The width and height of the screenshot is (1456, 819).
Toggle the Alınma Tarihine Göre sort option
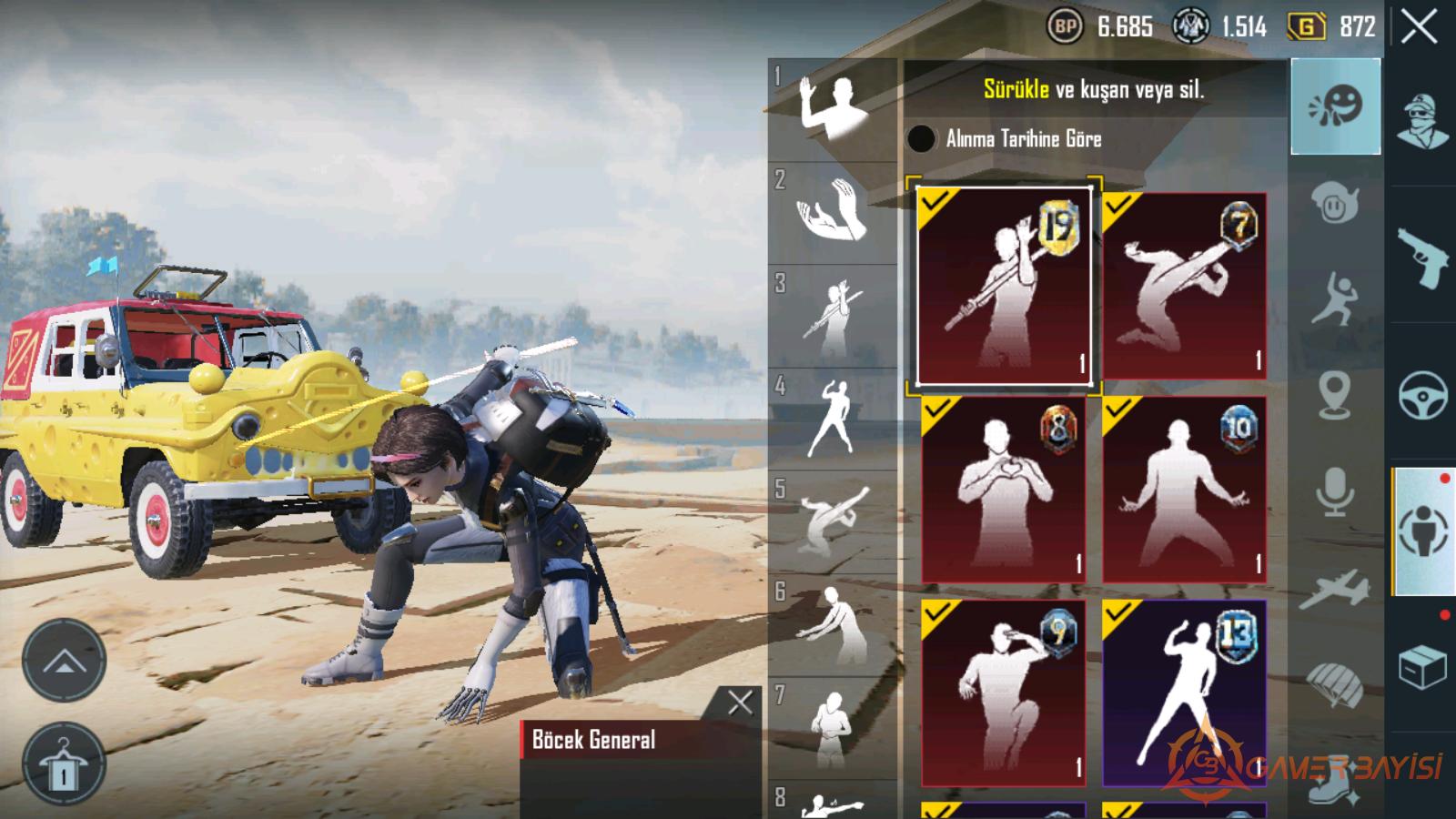[x=921, y=138]
